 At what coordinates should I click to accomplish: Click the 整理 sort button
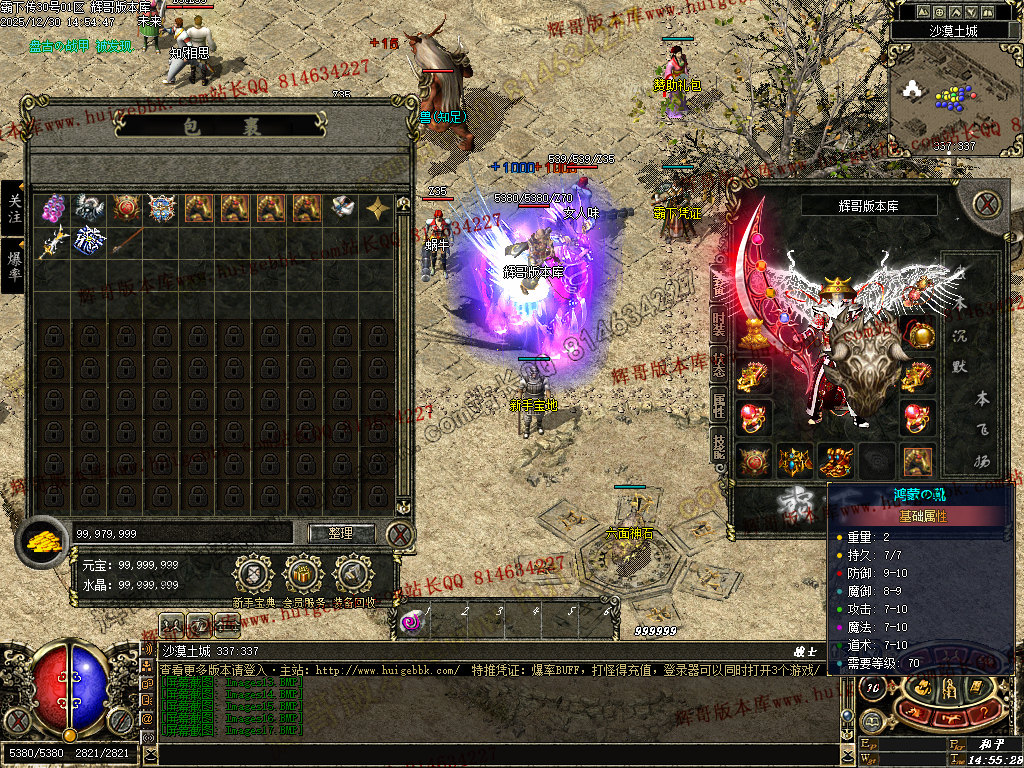click(x=341, y=533)
